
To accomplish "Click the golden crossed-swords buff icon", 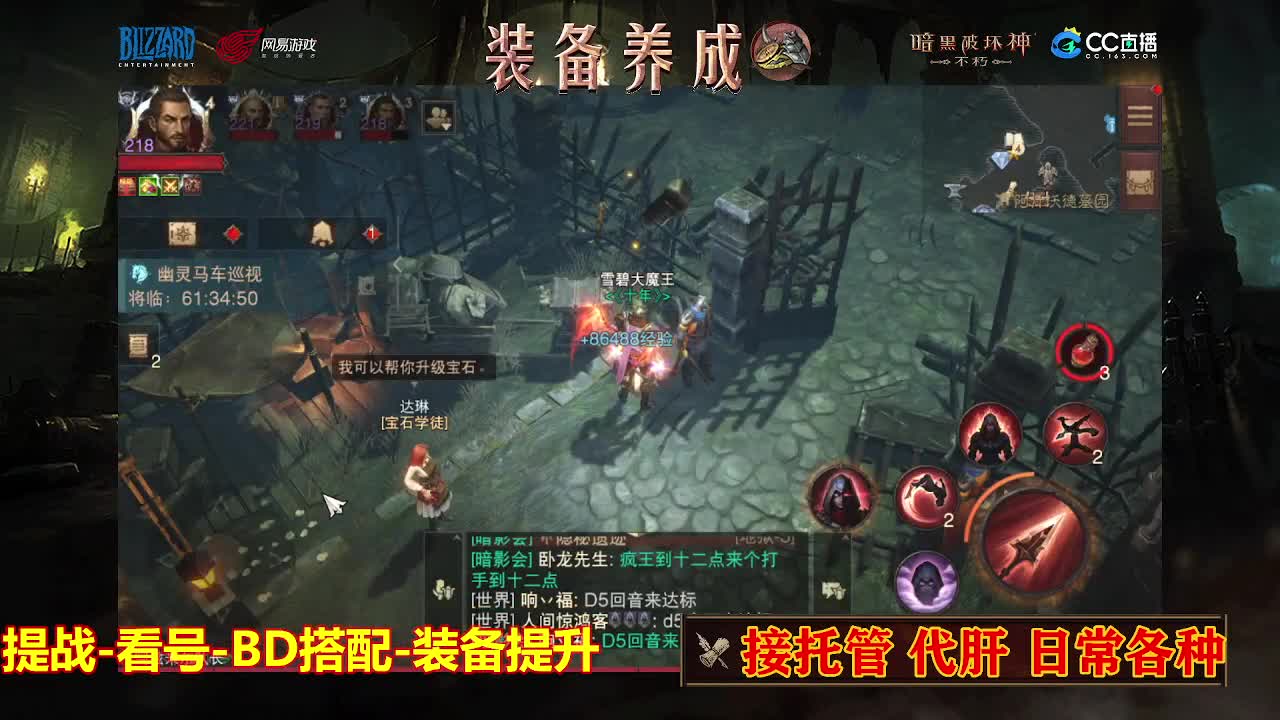I will point(170,186).
